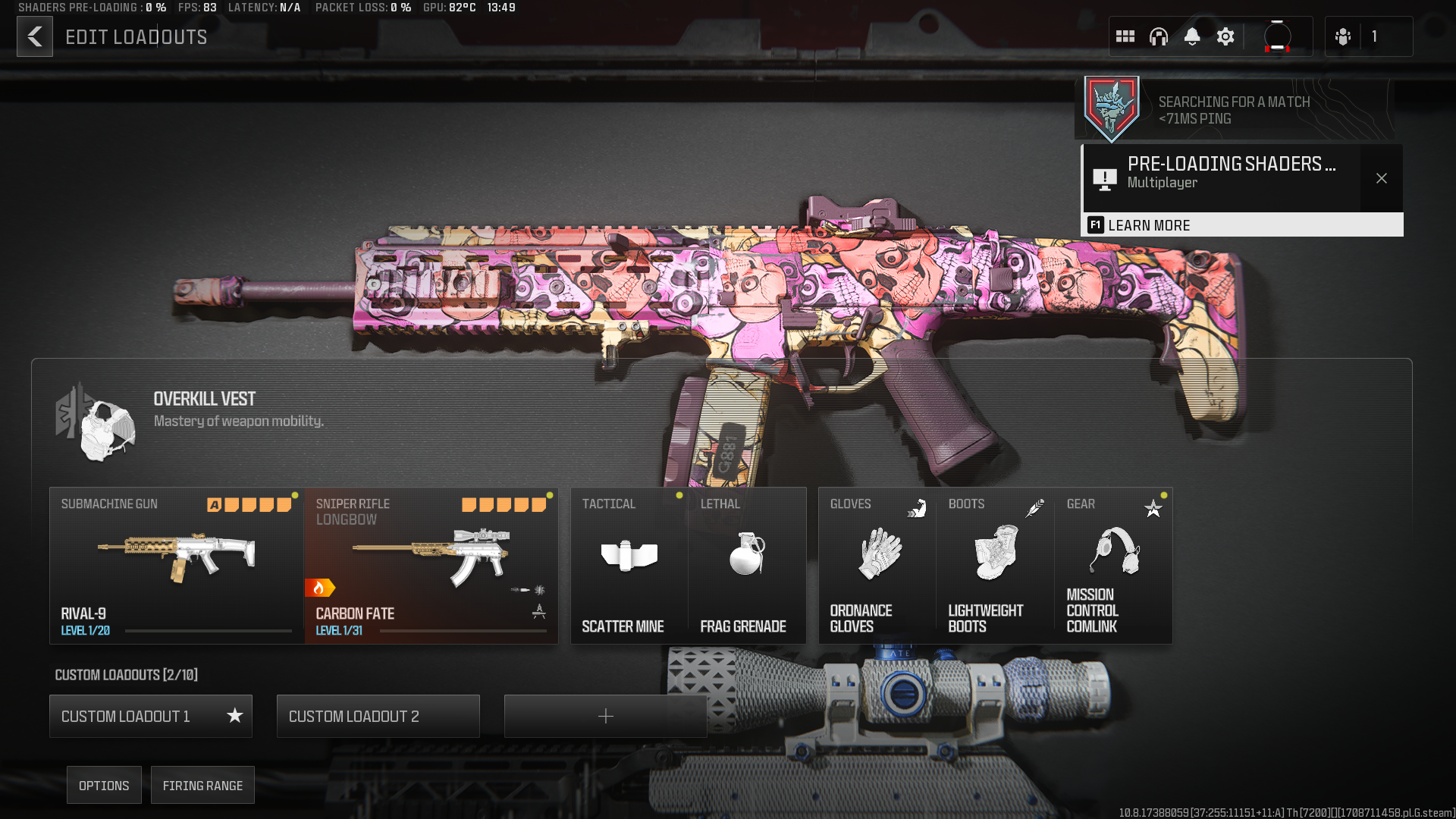Enter the Firing Range
This screenshot has height=819, width=1456.
202,786
